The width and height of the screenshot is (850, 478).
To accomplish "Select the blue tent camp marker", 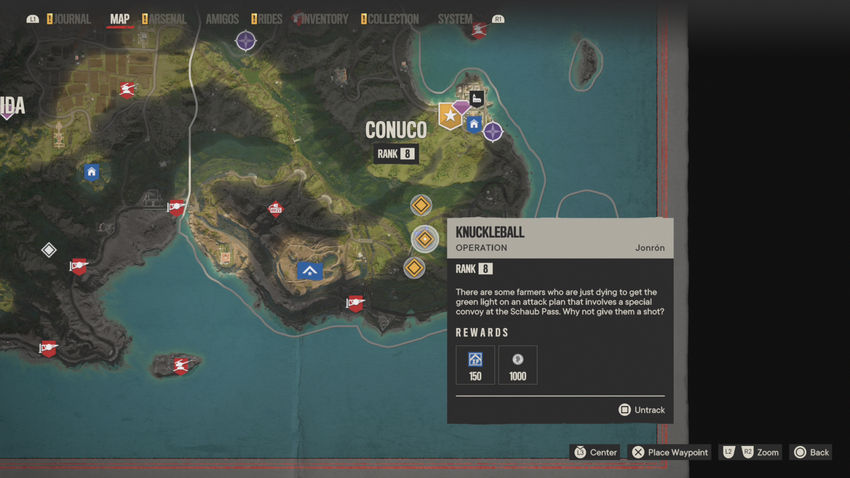I will [x=309, y=270].
